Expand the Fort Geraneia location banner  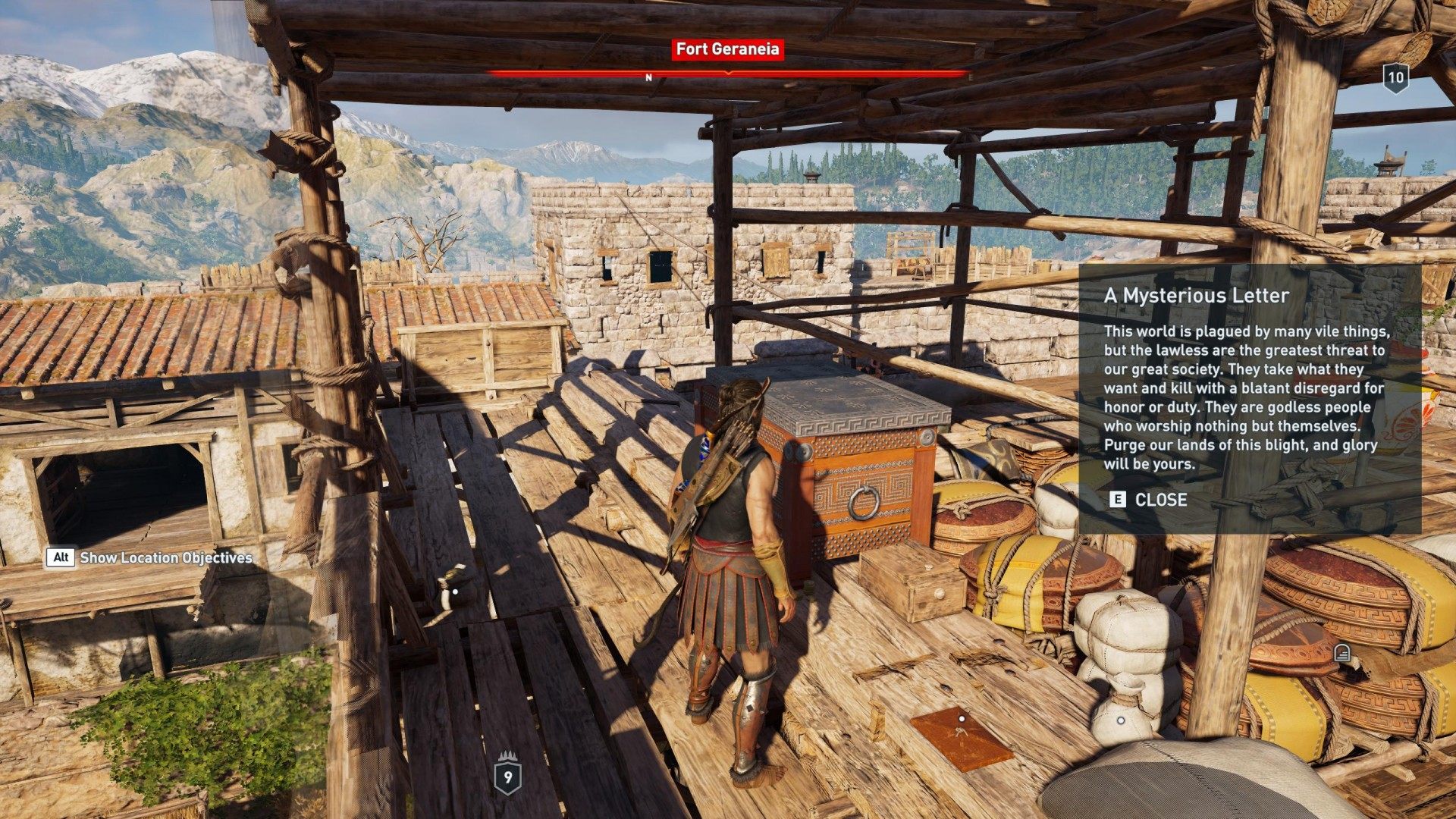tap(727, 51)
